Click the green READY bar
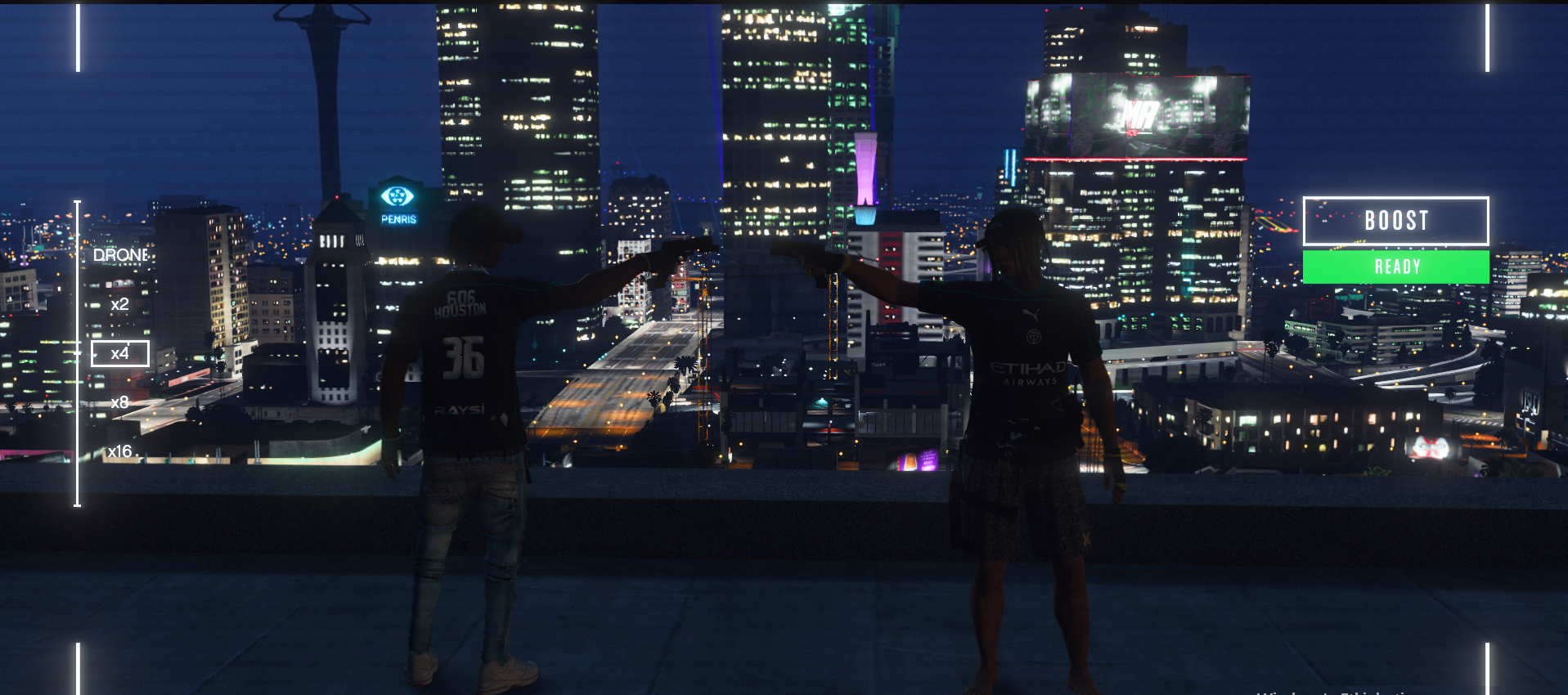The height and width of the screenshot is (695, 1568). pyautogui.click(x=1395, y=267)
